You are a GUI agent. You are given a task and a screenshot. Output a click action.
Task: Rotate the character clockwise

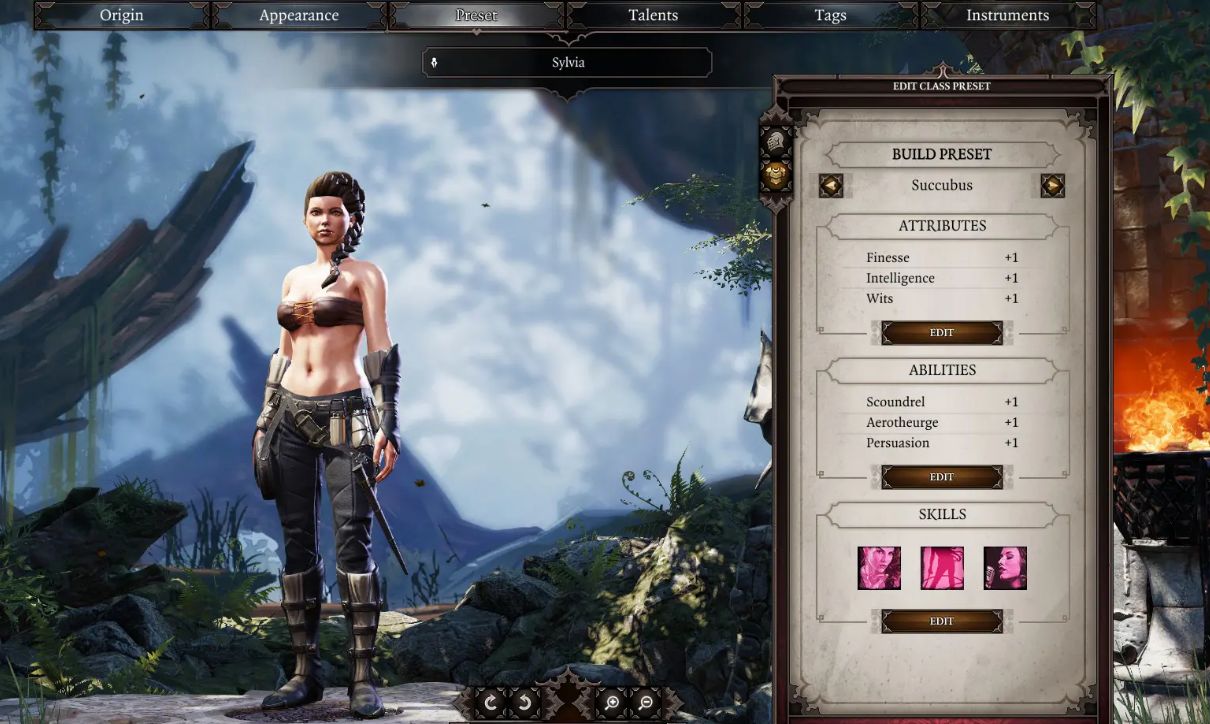point(491,703)
